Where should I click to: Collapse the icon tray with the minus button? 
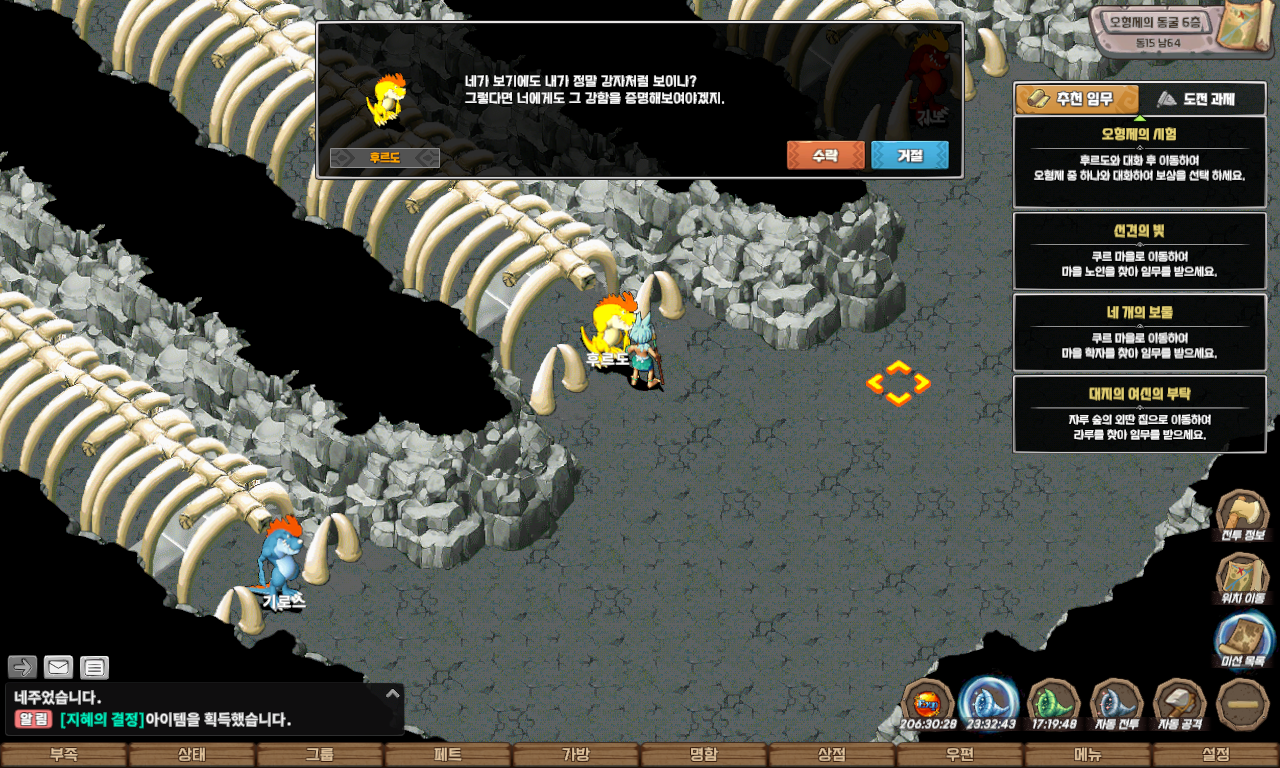tap(1243, 704)
